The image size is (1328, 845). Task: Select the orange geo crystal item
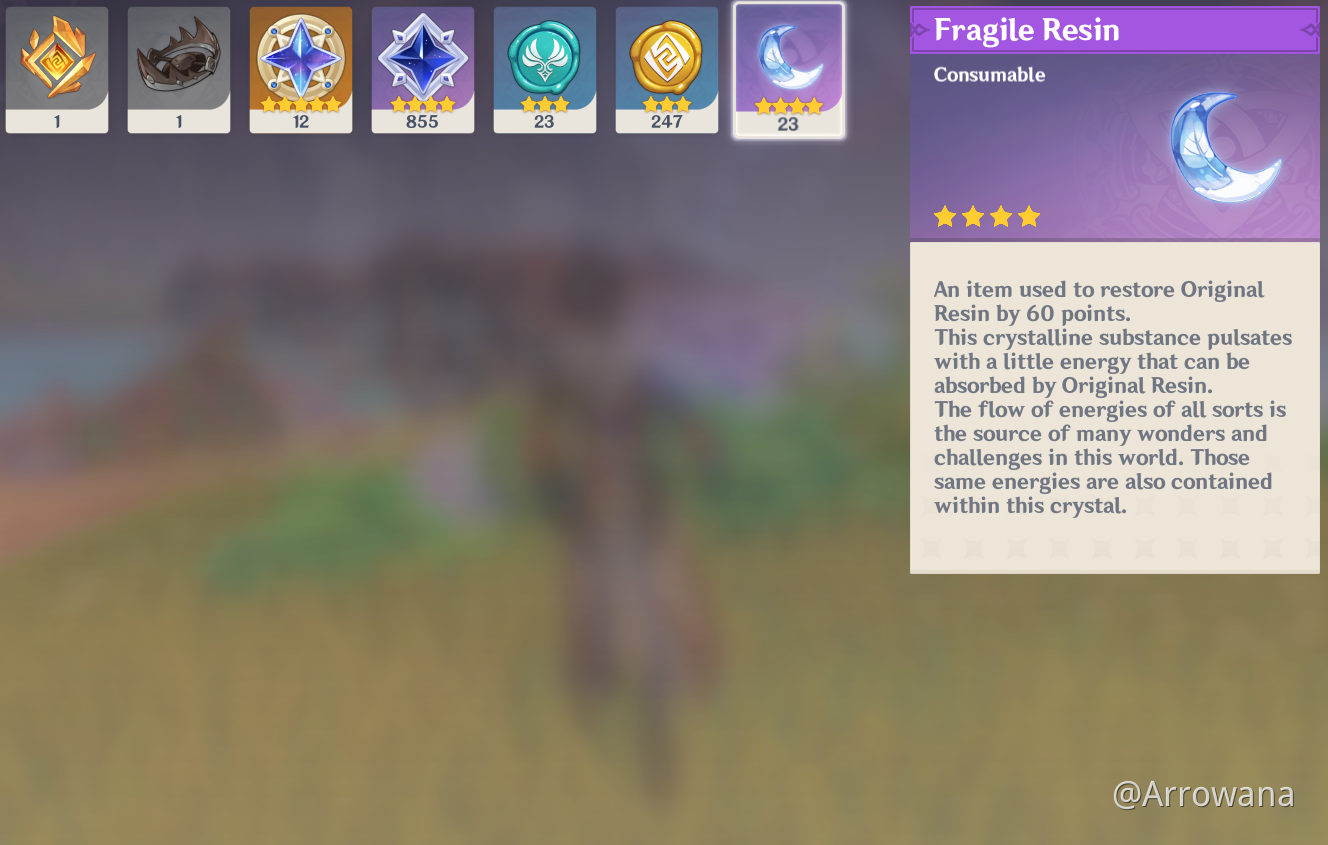[x=57, y=69]
